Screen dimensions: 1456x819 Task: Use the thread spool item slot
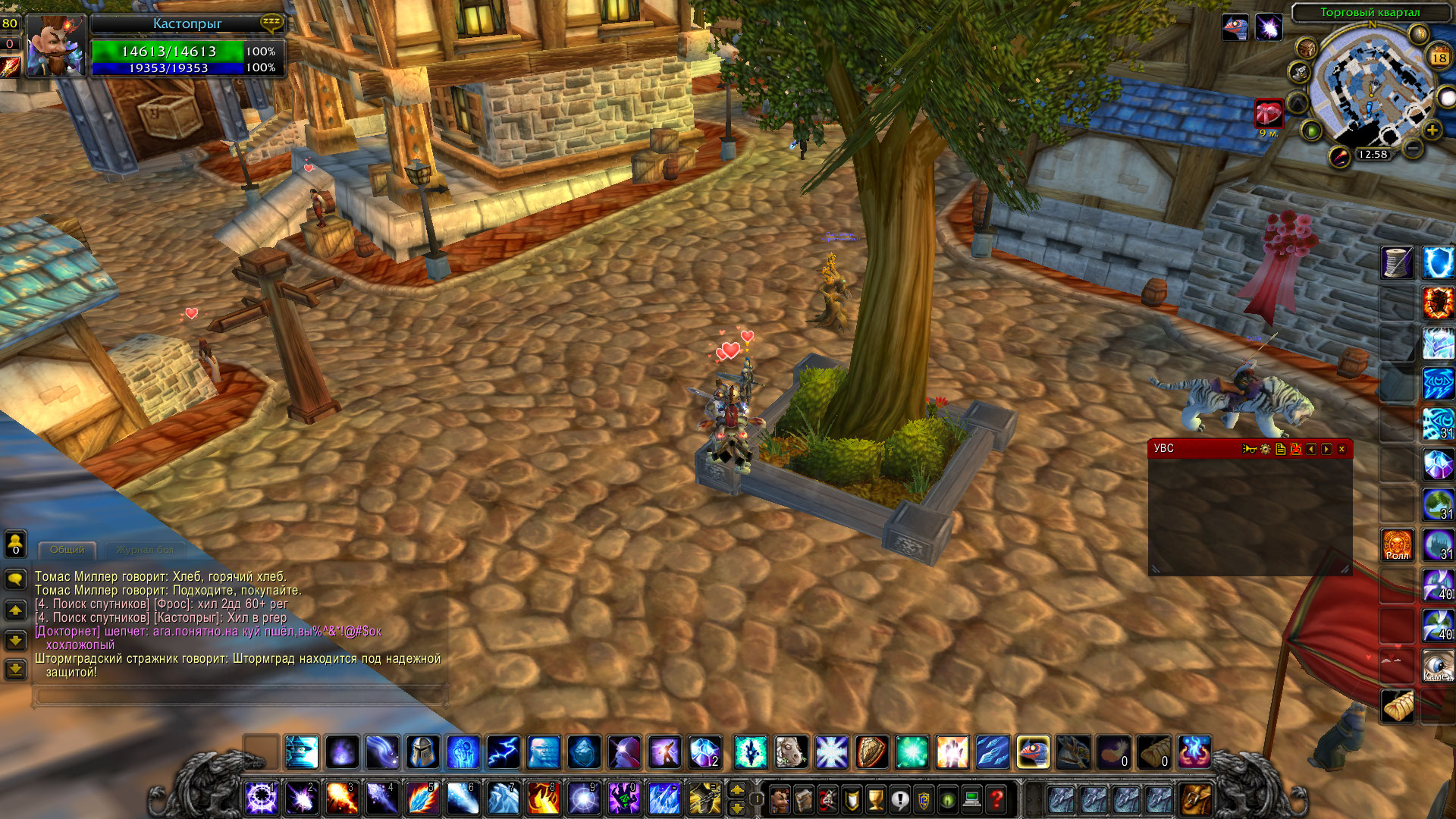(x=1397, y=263)
